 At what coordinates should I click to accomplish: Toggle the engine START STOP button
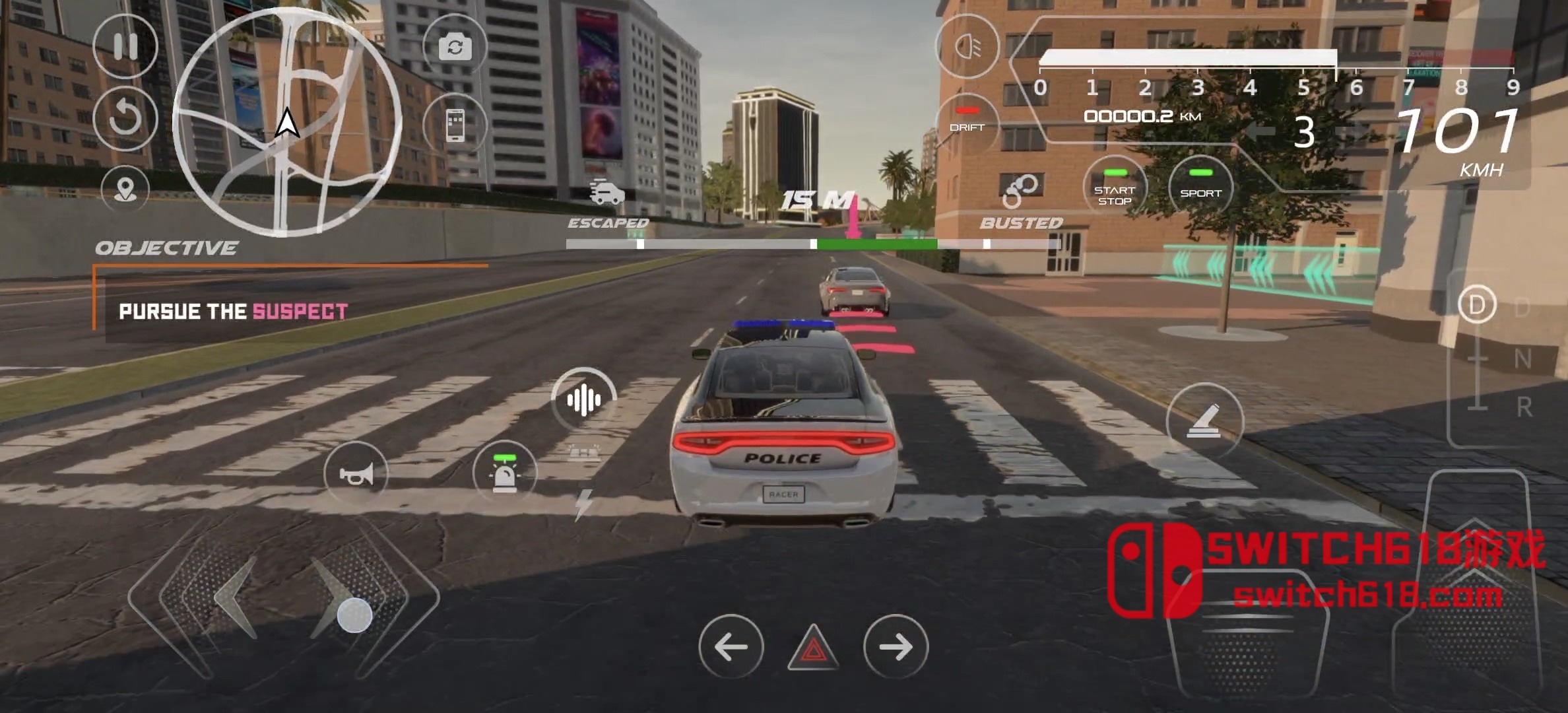click(1115, 188)
